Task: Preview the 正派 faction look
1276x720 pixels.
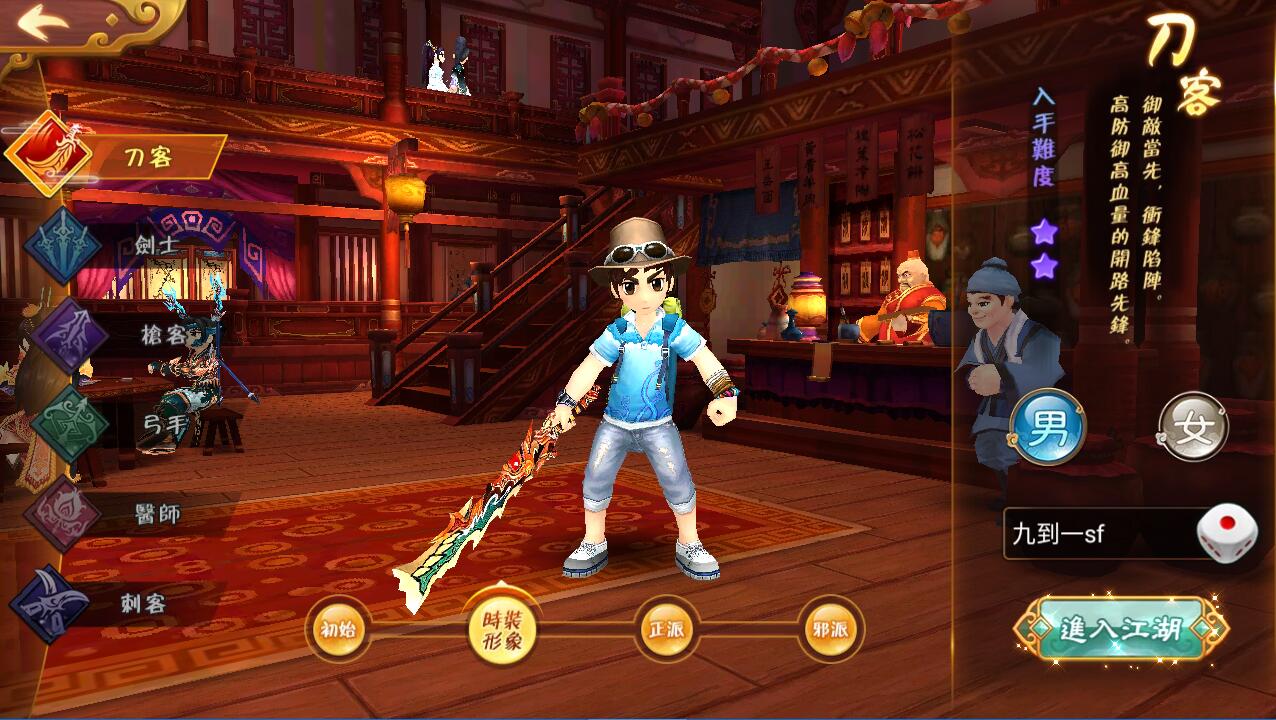Action: (x=666, y=629)
